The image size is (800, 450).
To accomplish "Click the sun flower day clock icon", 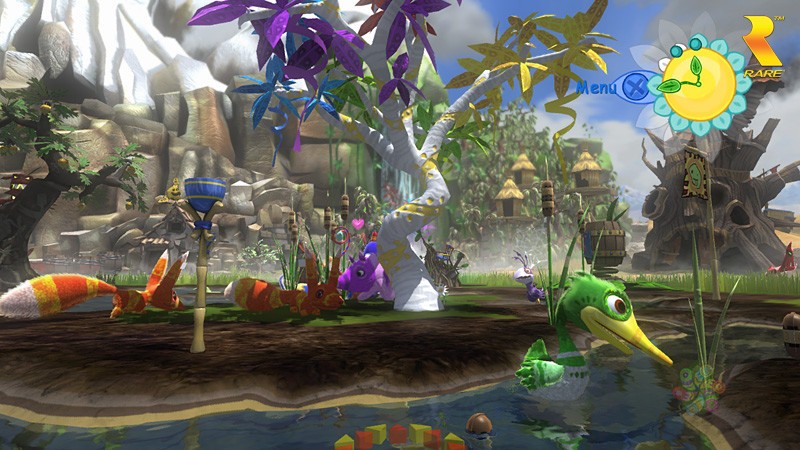I will (x=698, y=80).
